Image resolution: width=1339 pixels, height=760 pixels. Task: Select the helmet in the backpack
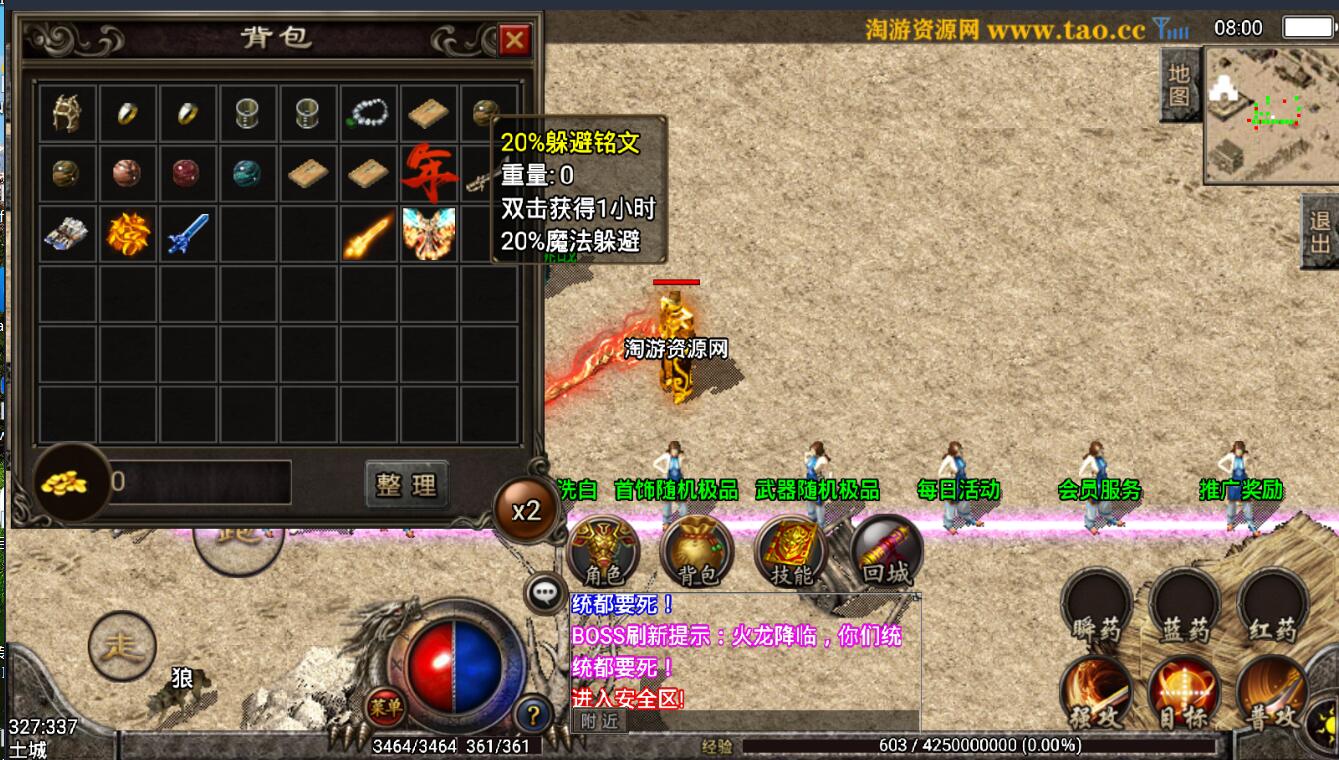(x=68, y=114)
